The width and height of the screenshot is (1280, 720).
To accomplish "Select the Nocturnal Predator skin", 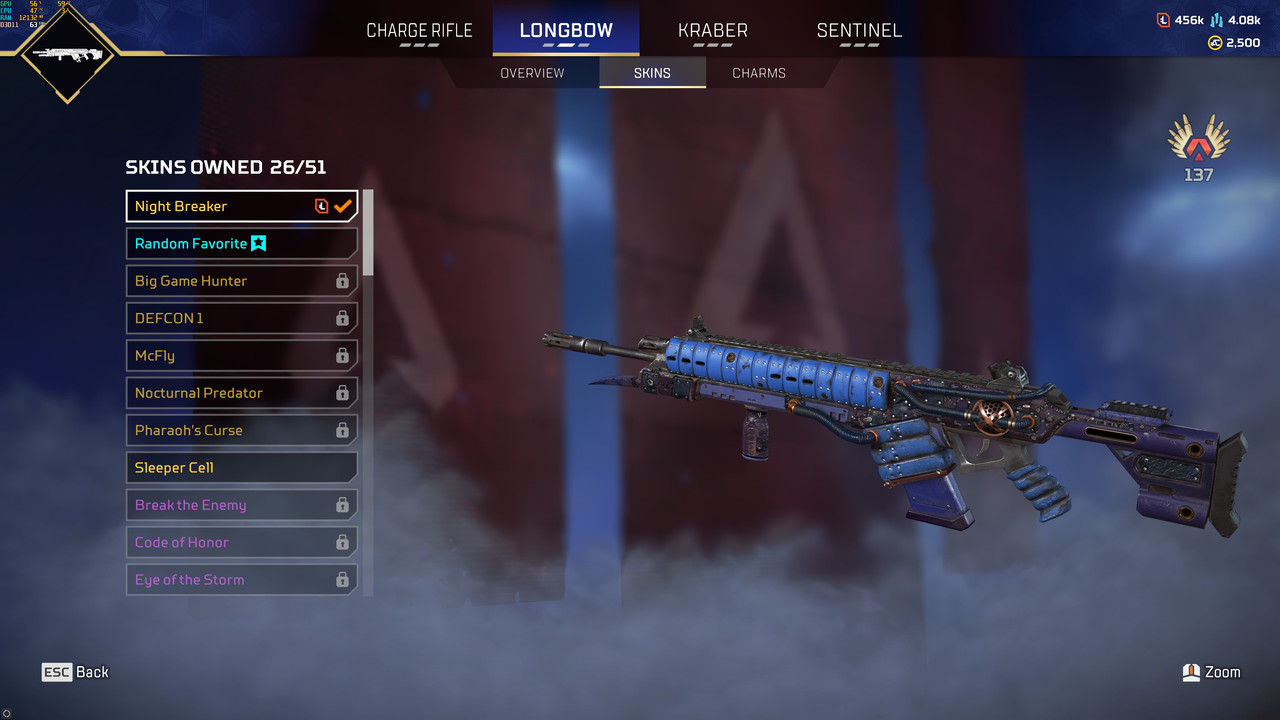I will tap(241, 393).
